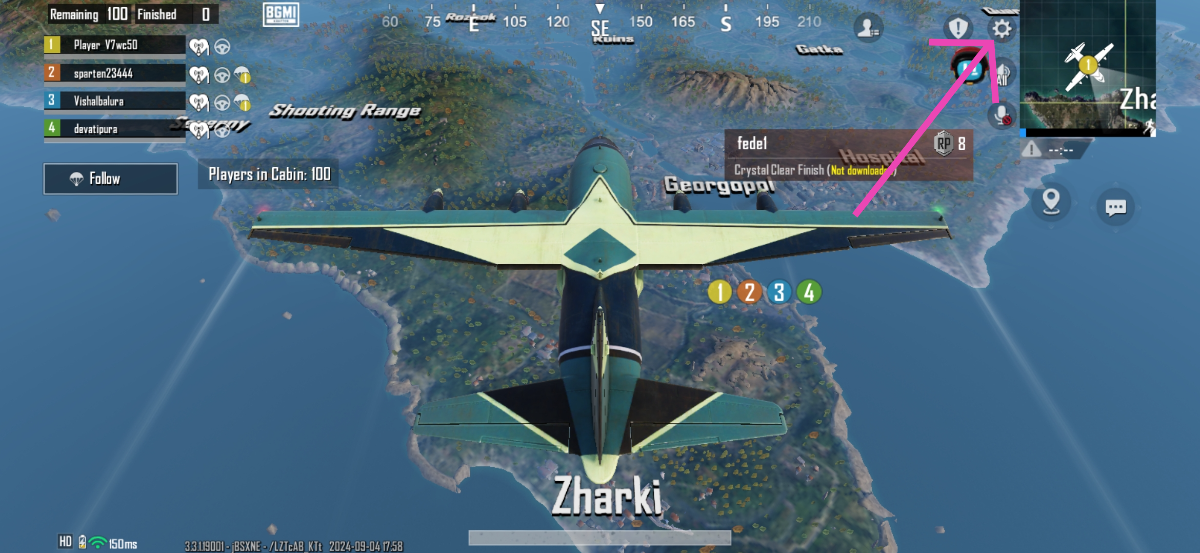Open the shield report icon
1200x553 pixels.
959,28
